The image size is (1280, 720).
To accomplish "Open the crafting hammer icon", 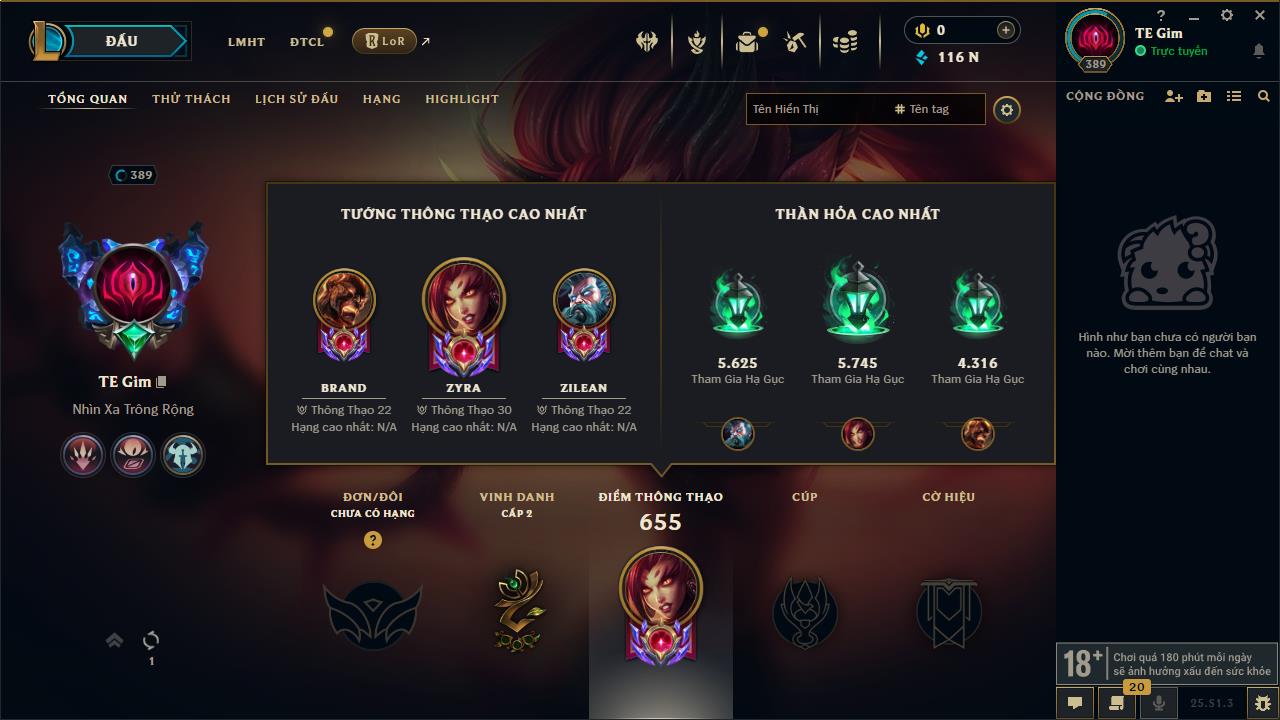I will click(796, 42).
